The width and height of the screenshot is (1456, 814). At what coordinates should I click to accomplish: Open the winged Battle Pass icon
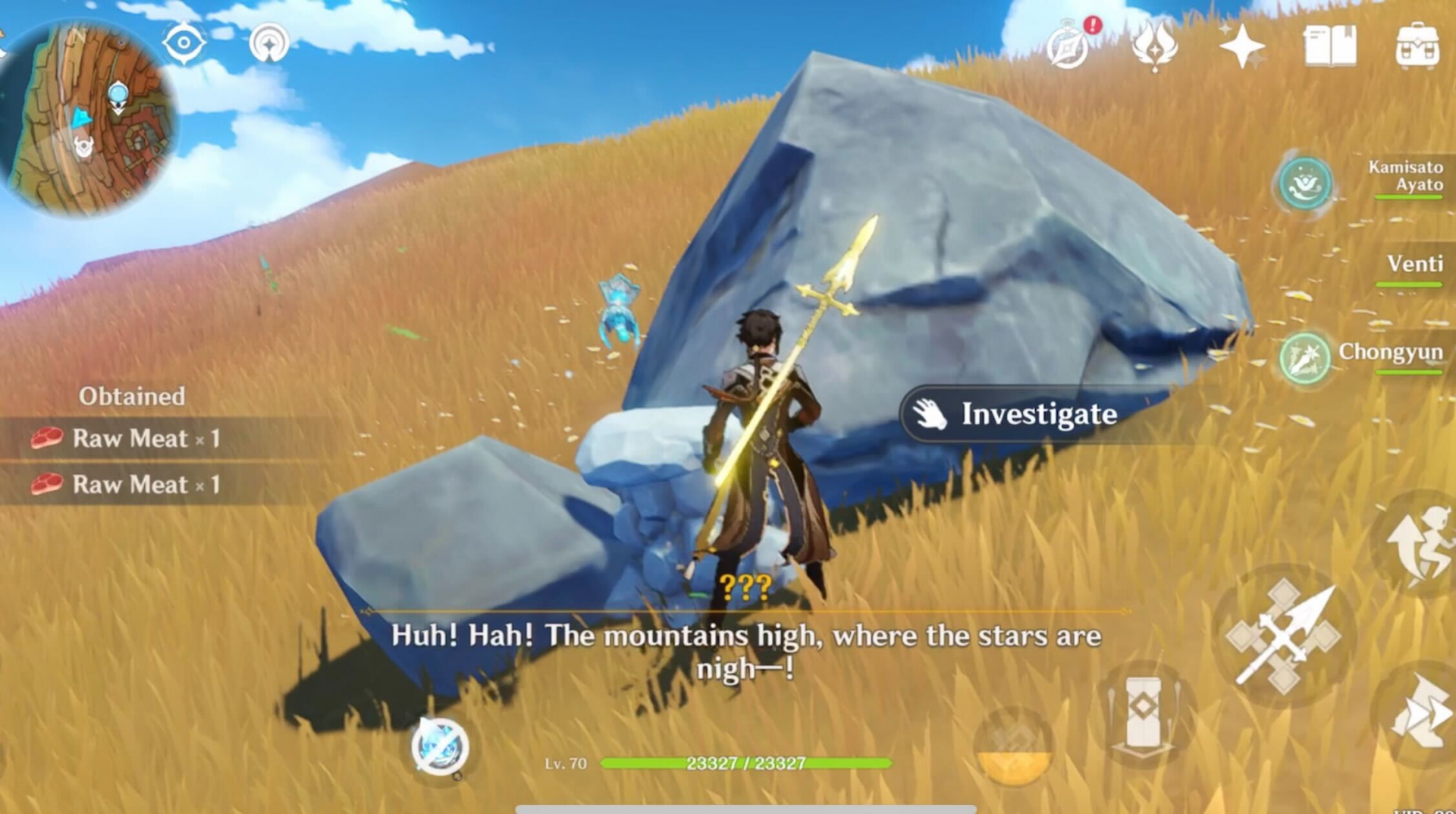[x=1154, y=46]
